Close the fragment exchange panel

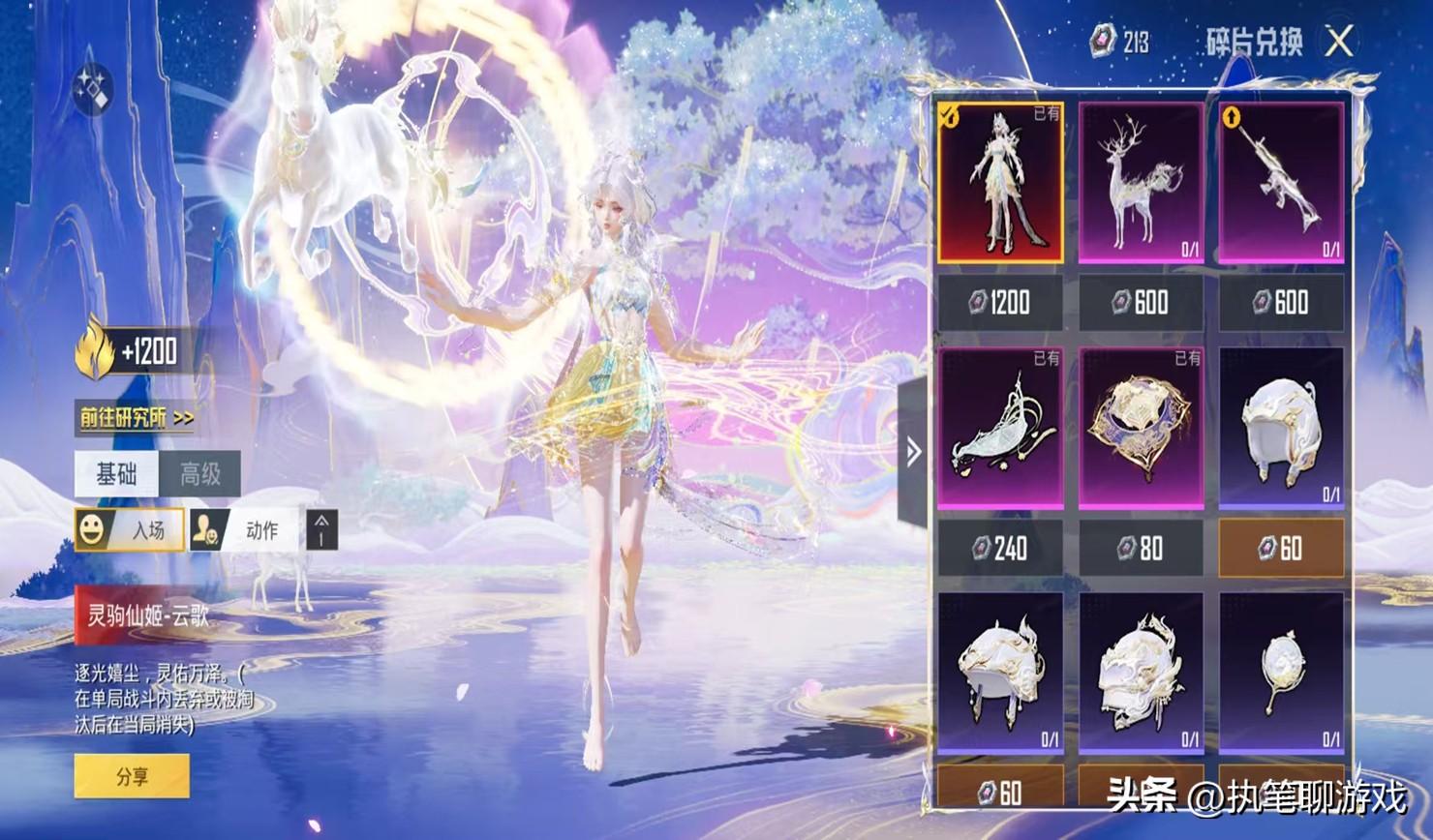click(1339, 42)
